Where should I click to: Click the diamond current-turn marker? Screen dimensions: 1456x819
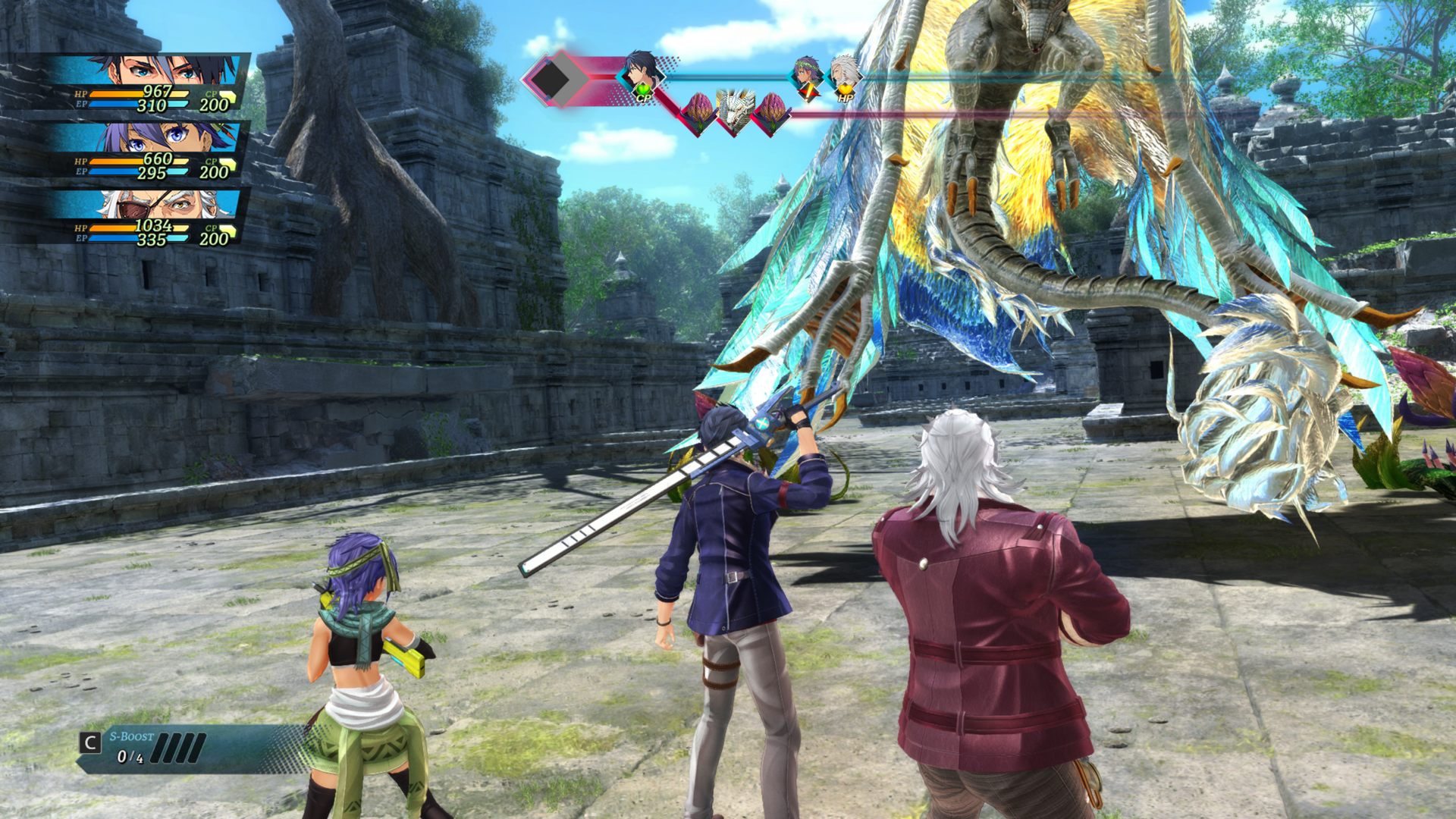coord(552,77)
